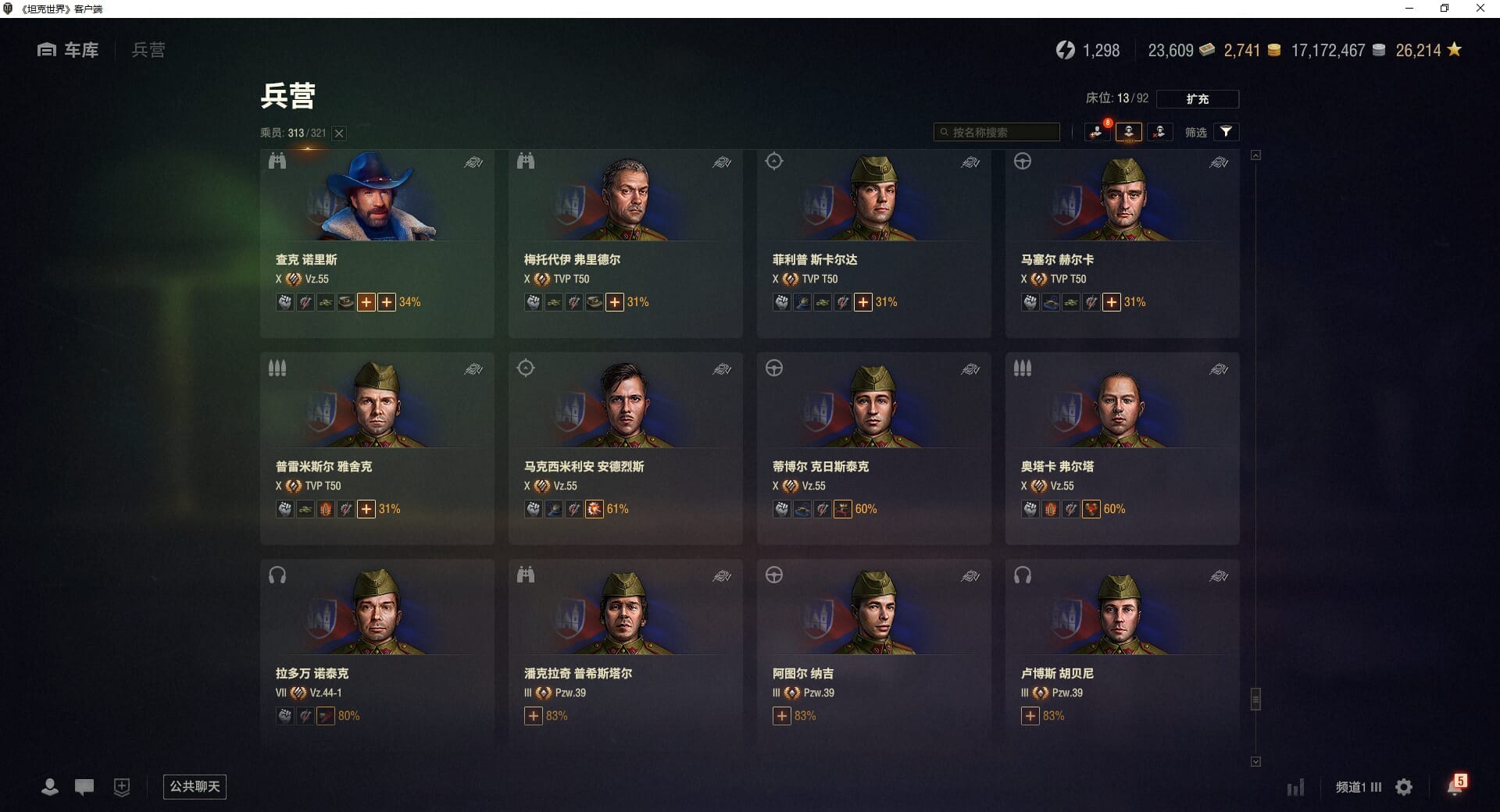Select loader 普雷米斯尔 雅舍克
Viewport: 1500px width, 812px height.
click(377, 449)
